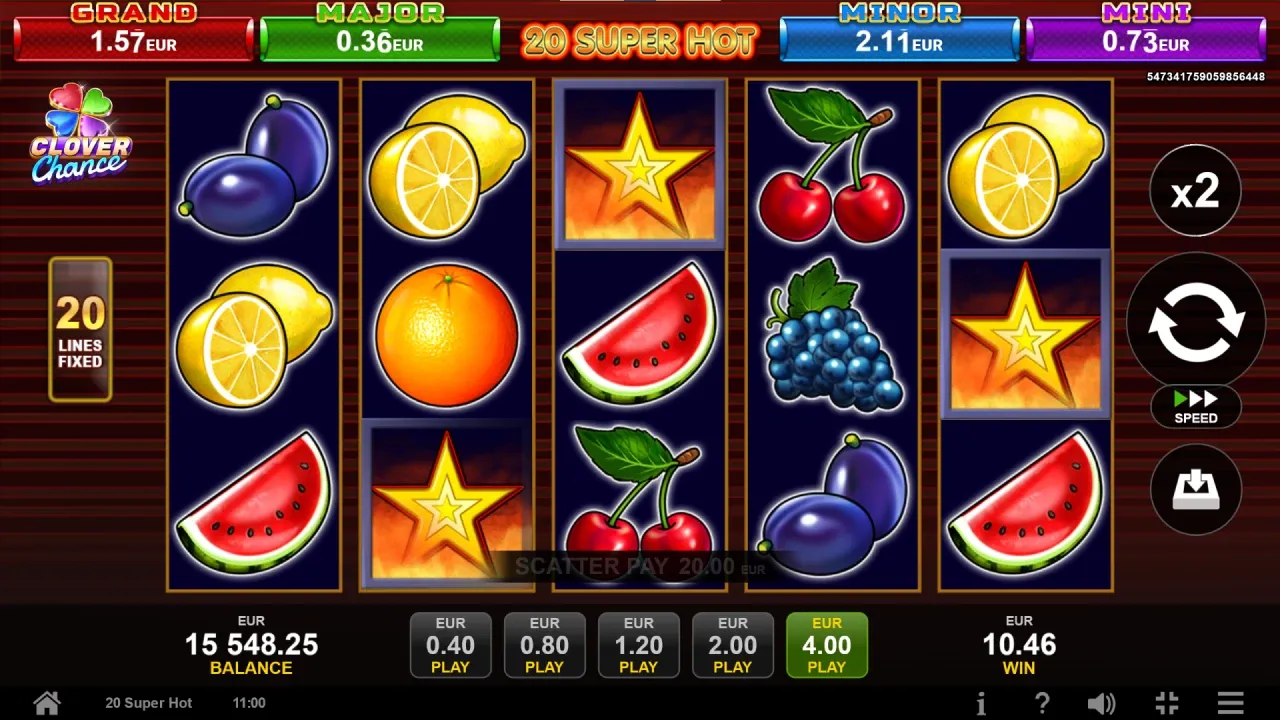
Task: View the Mini jackpot banner
Action: [x=1146, y=34]
